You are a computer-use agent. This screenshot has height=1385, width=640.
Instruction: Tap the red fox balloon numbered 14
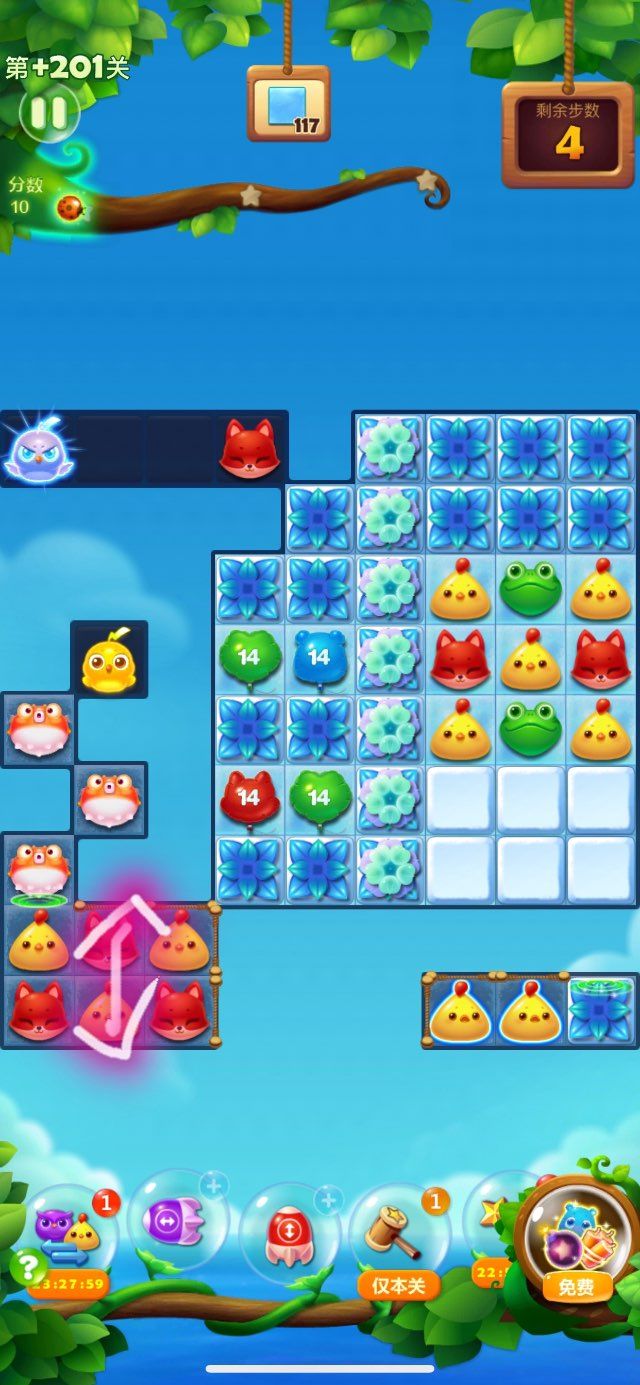tap(248, 798)
